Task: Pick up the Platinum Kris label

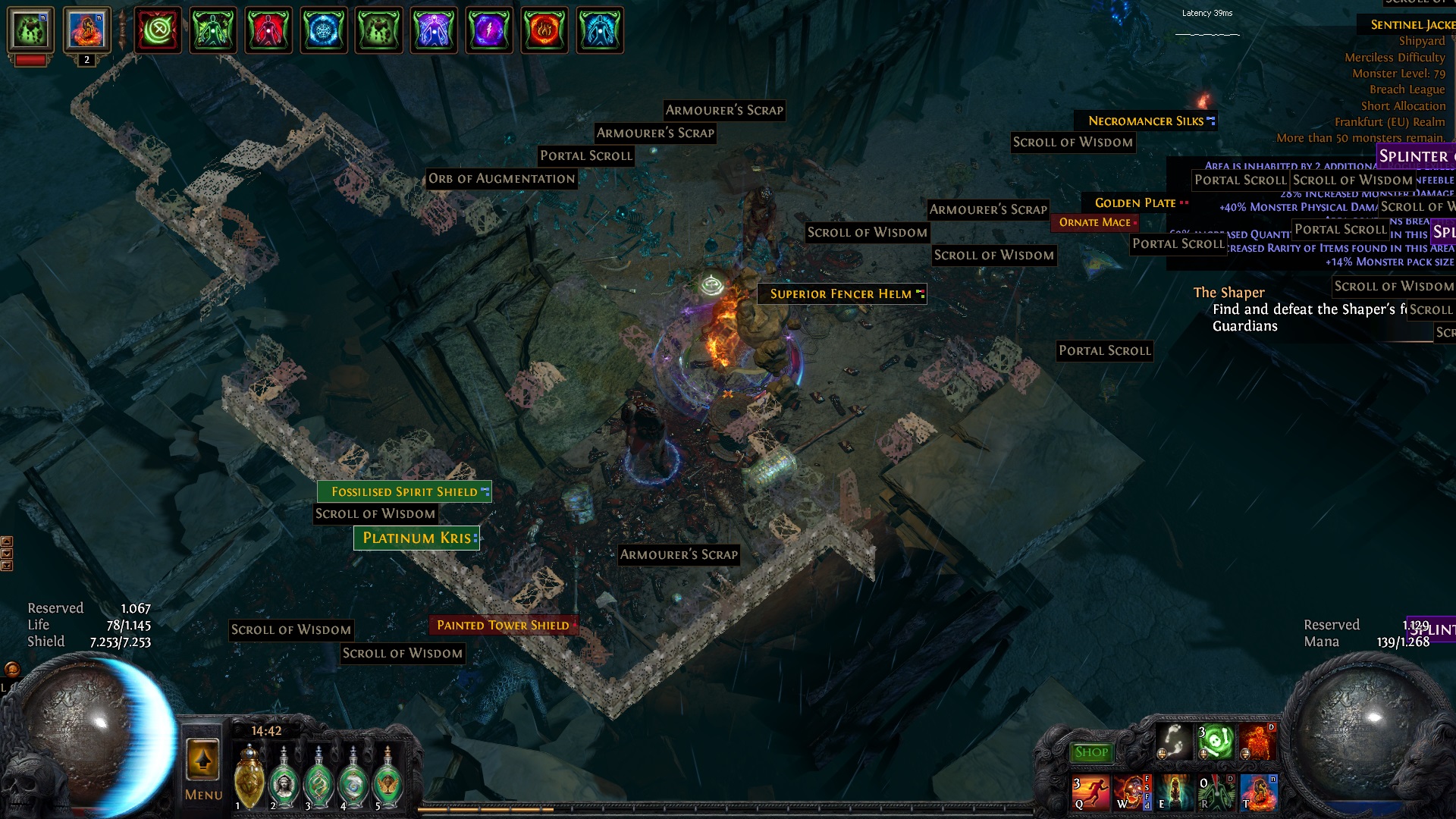Action: tap(416, 538)
